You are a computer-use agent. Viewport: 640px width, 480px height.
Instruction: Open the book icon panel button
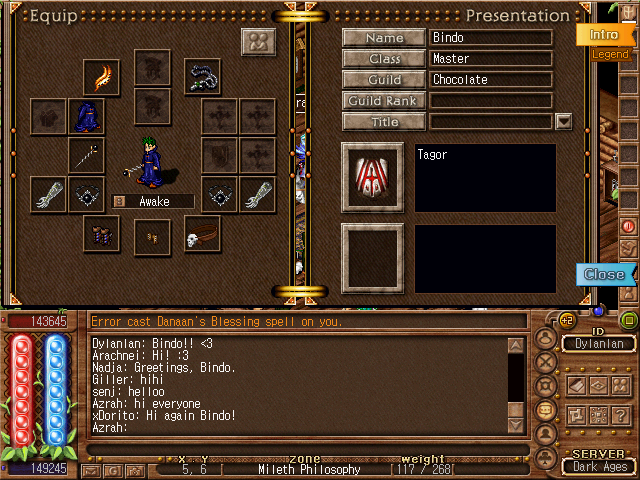point(577,385)
